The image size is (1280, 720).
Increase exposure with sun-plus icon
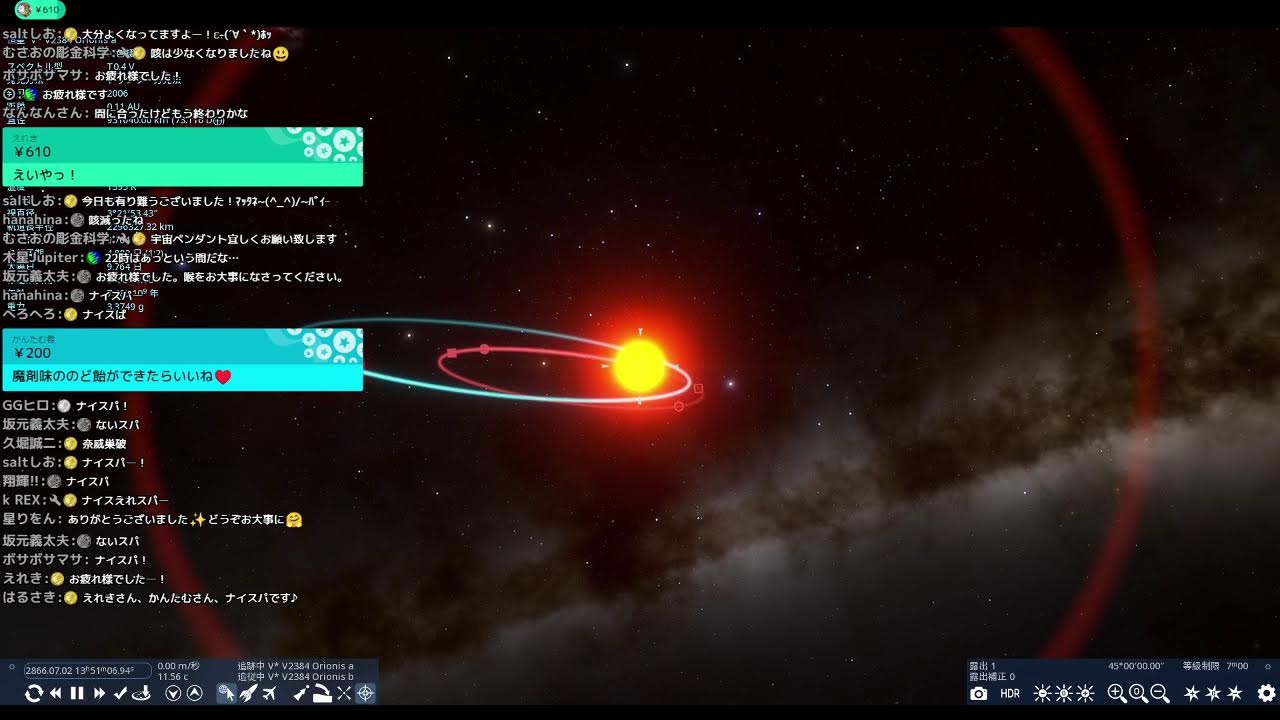pos(1087,693)
